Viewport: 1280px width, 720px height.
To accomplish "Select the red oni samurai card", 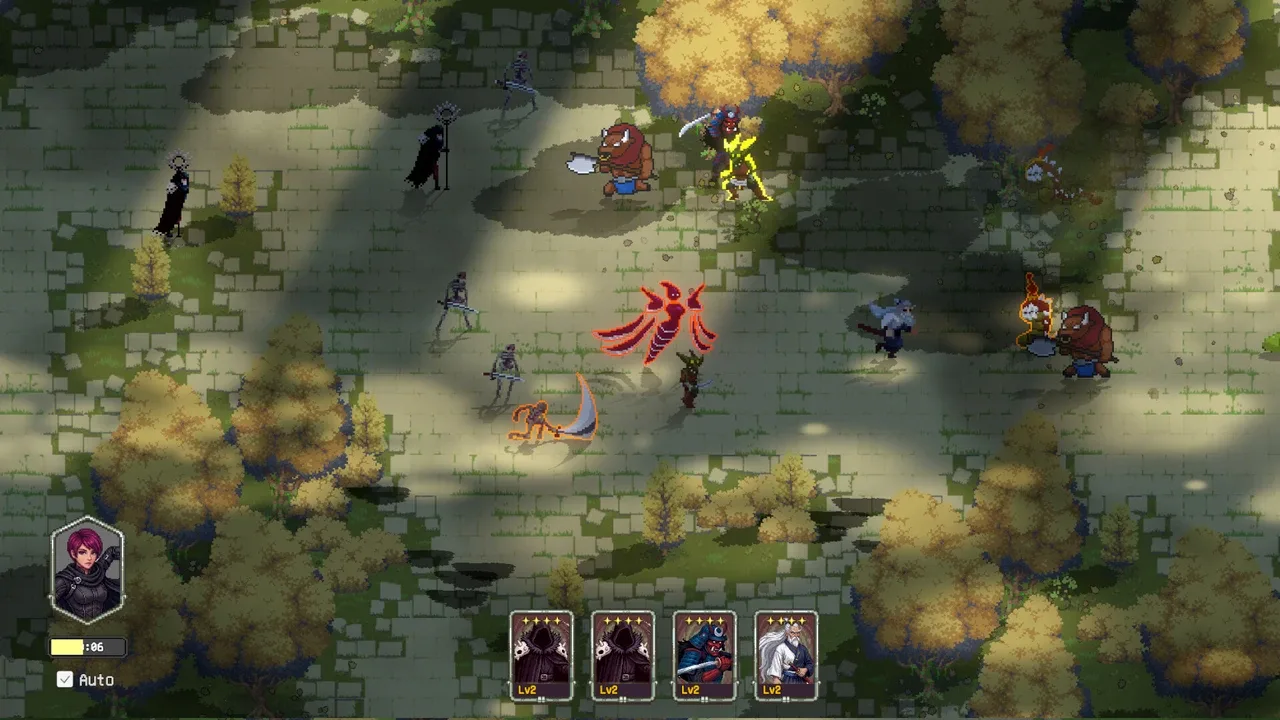I will [705, 655].
